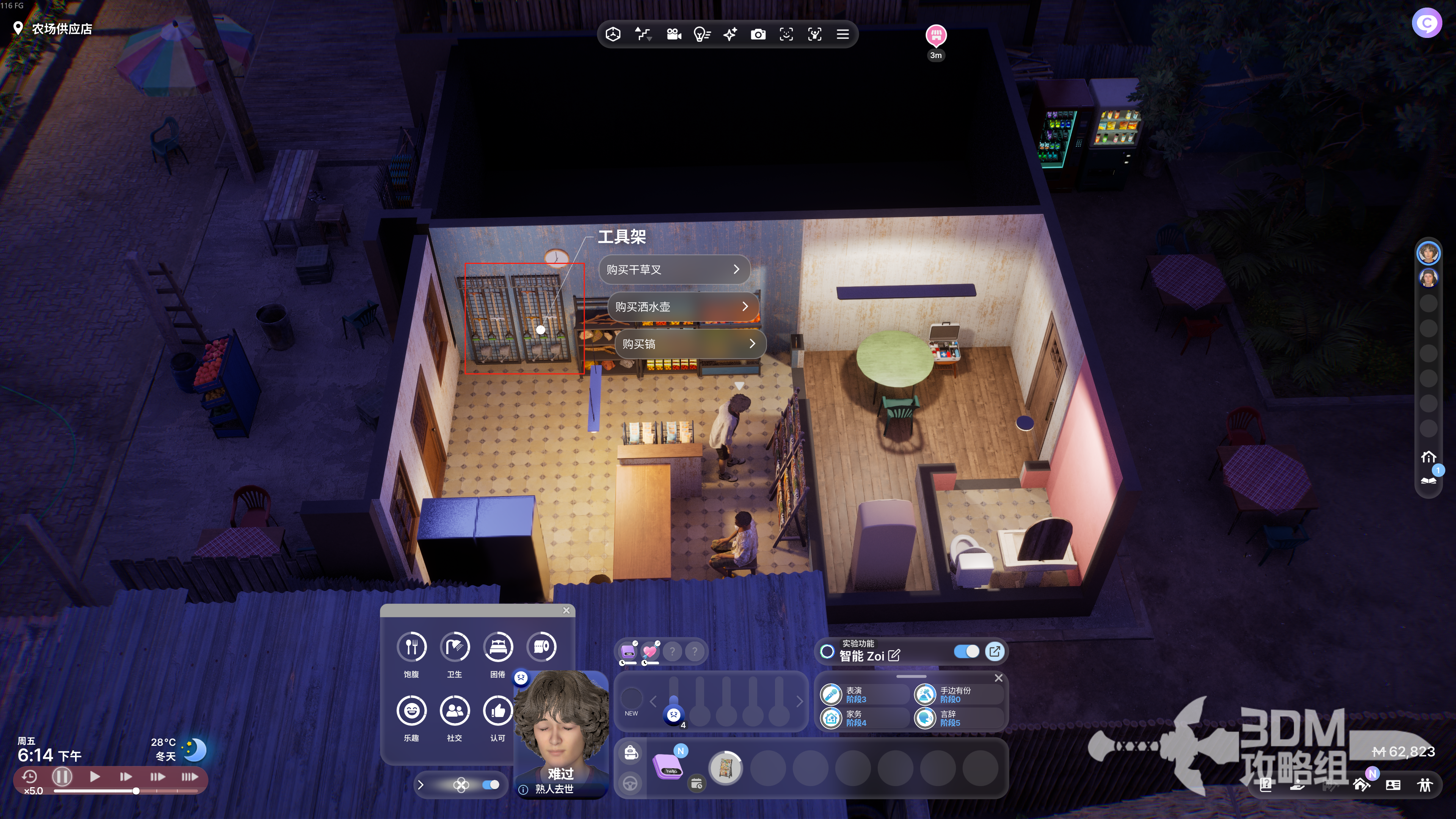Open the house build mode icon
Viewport: 1456px width, 819px height.
point(1361,784)
